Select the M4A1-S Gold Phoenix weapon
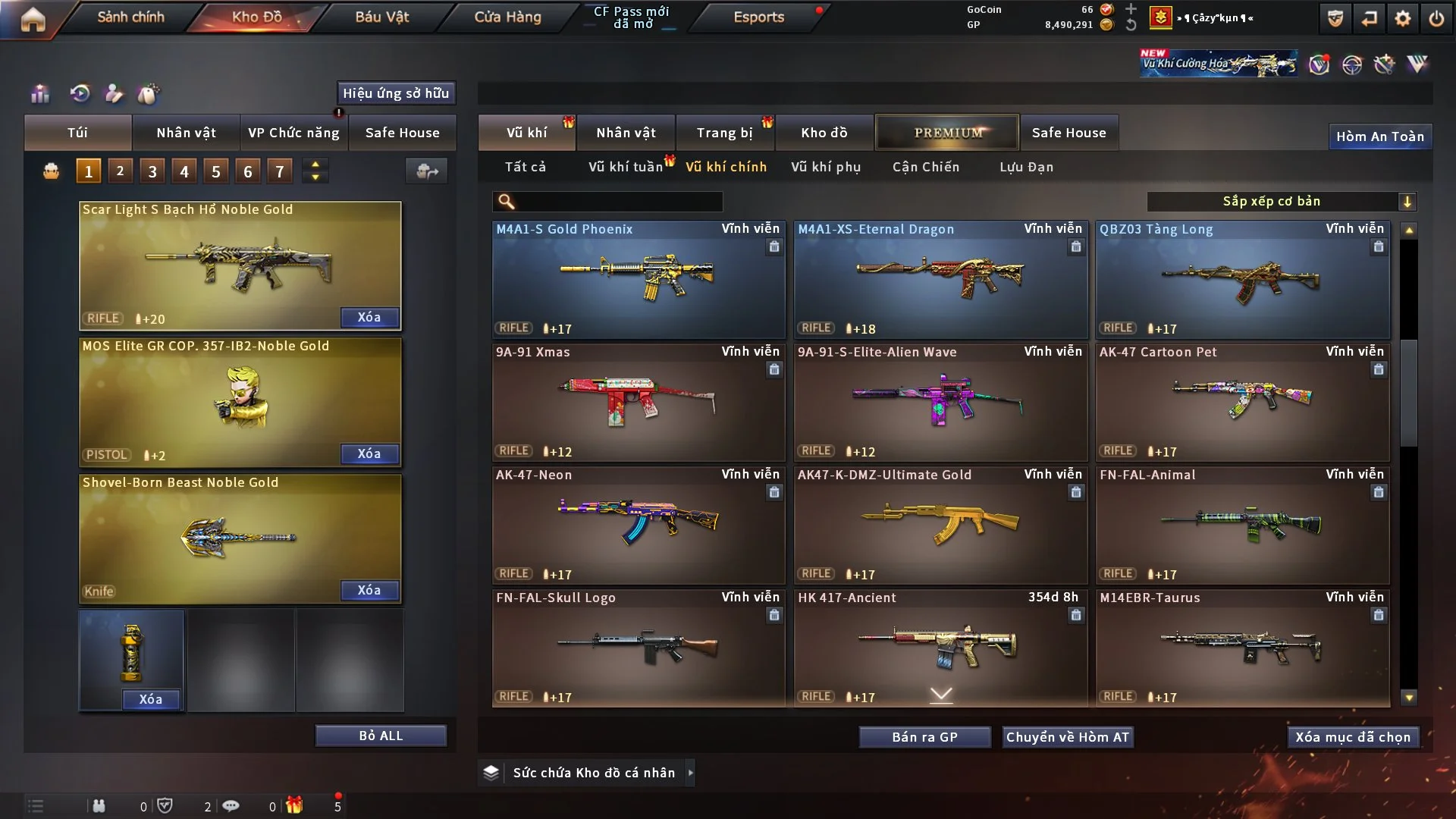 click(x=639, y=279)
